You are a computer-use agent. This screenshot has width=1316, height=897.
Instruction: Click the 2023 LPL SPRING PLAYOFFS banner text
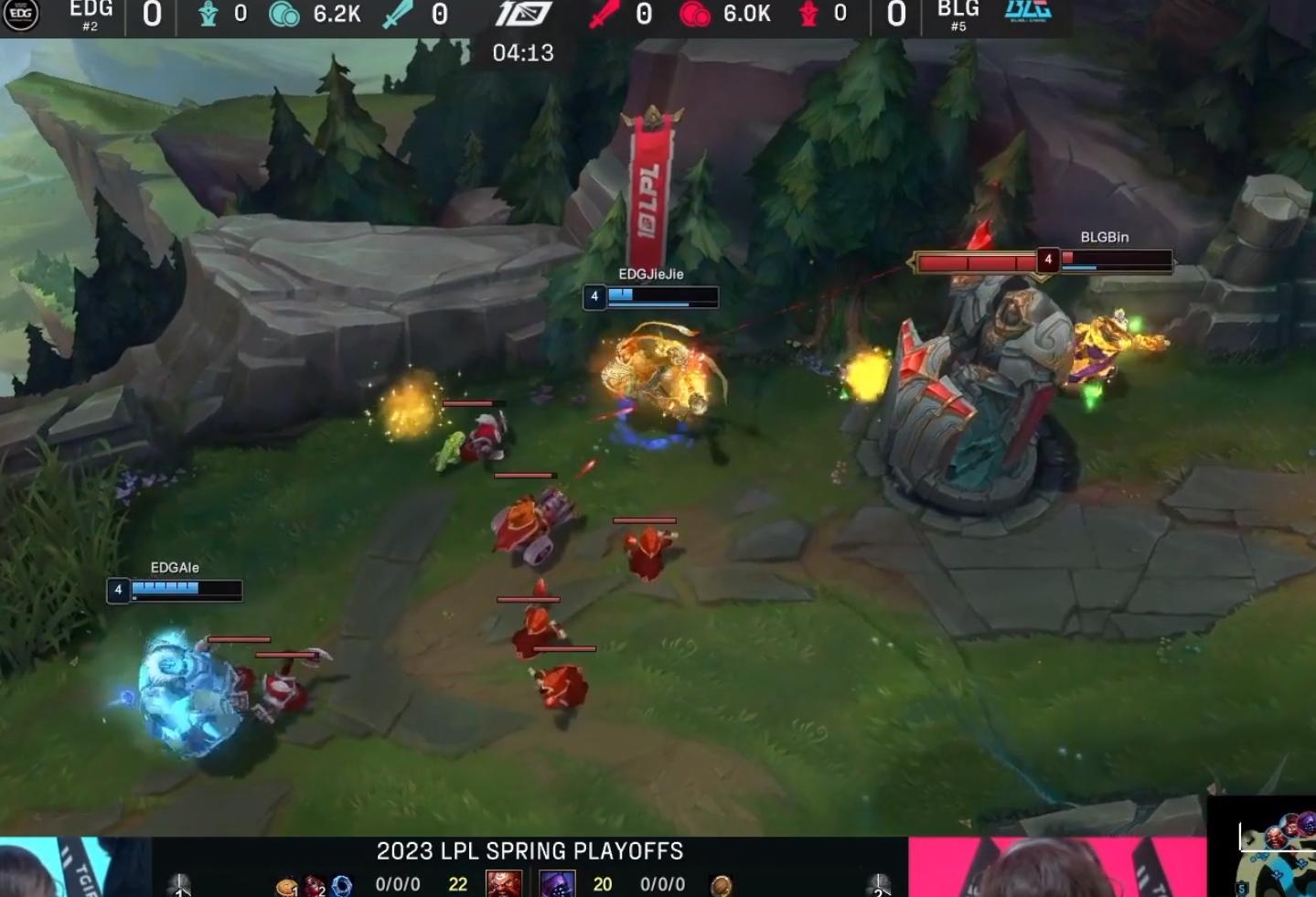529,851
